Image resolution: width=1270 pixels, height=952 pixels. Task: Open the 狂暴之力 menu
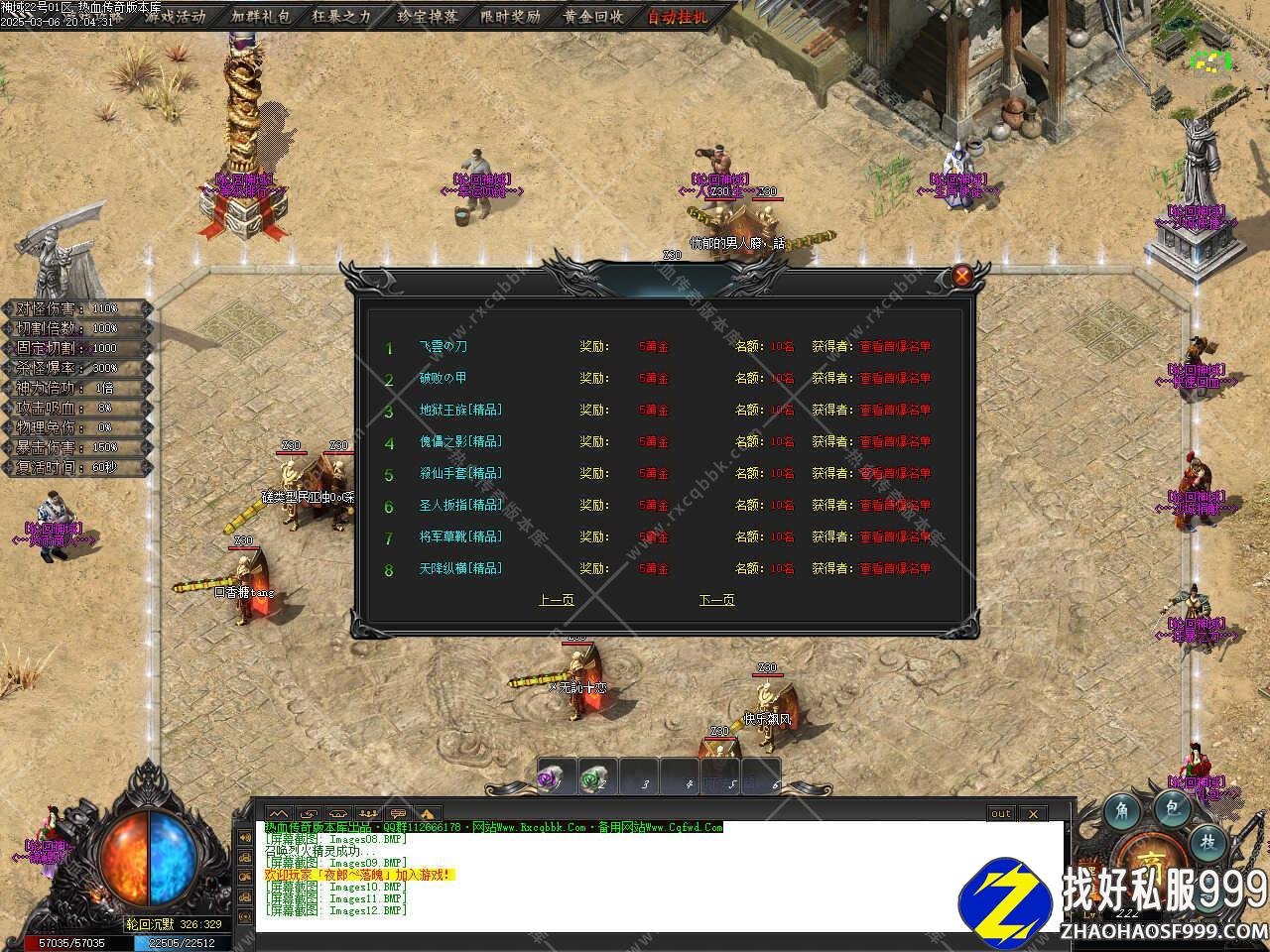(341, 16)
